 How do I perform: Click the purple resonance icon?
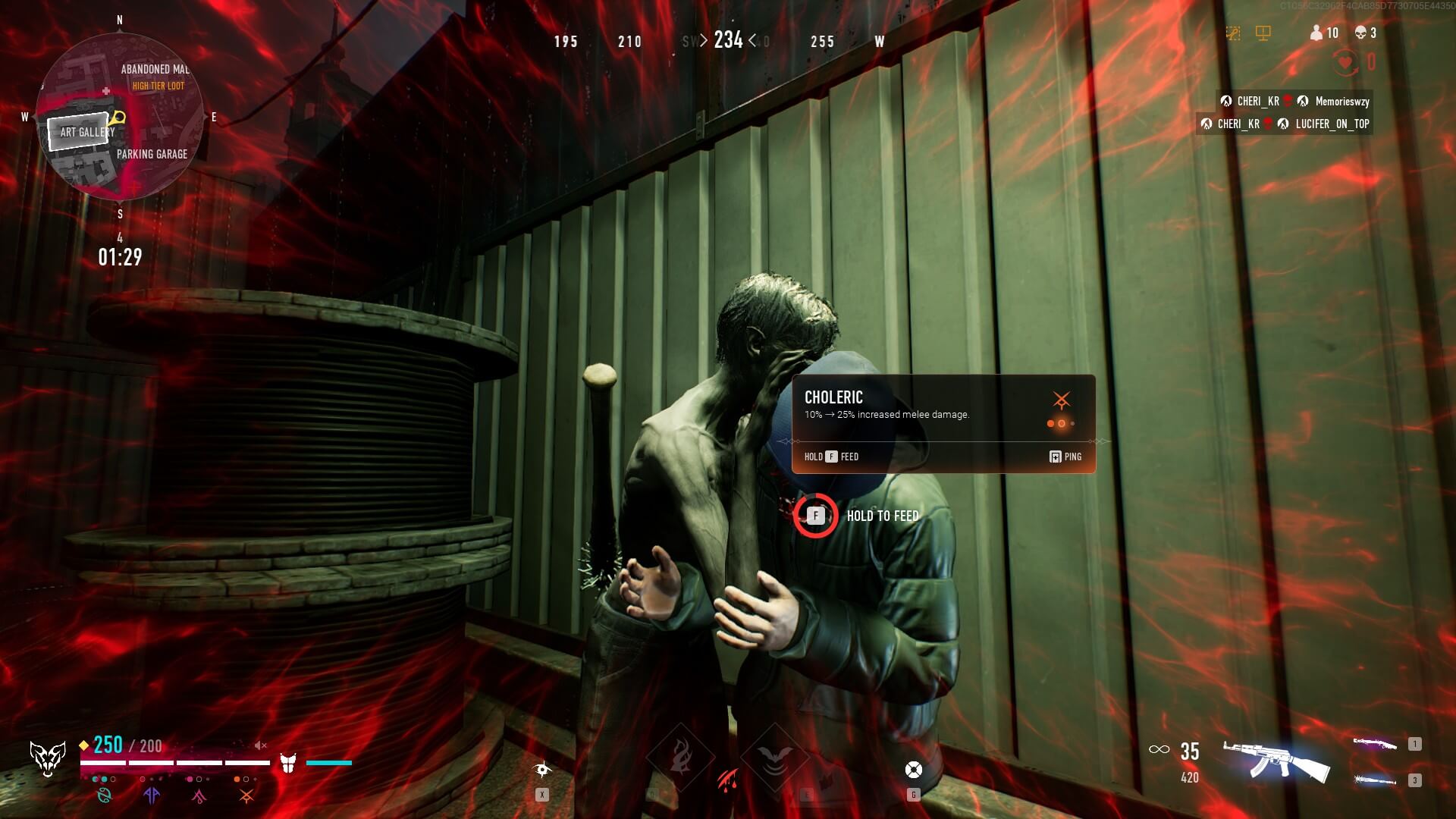152,795
